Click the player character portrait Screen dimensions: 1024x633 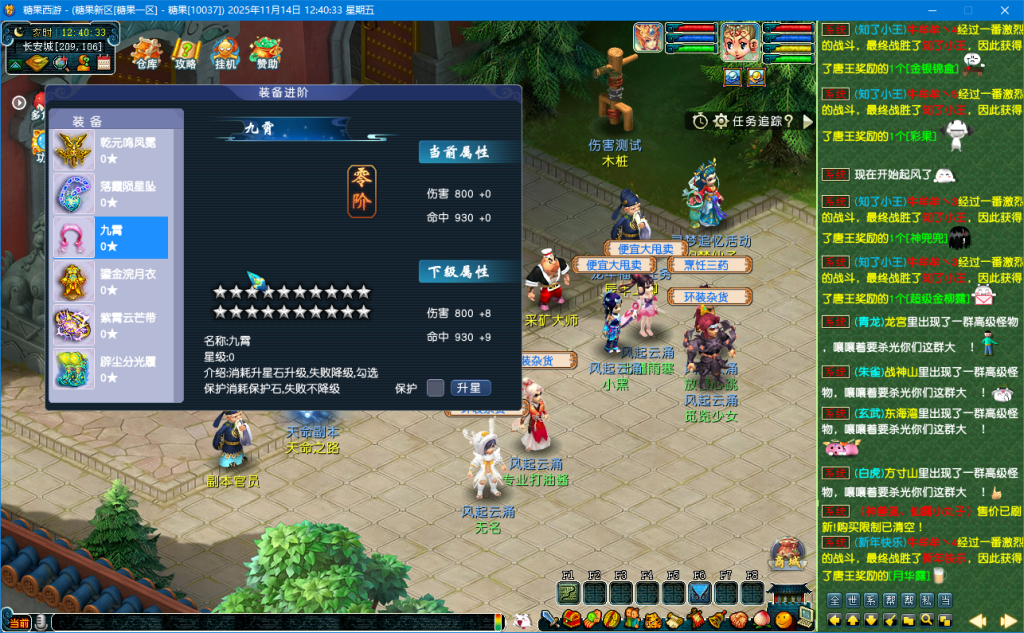pos(740,41)
